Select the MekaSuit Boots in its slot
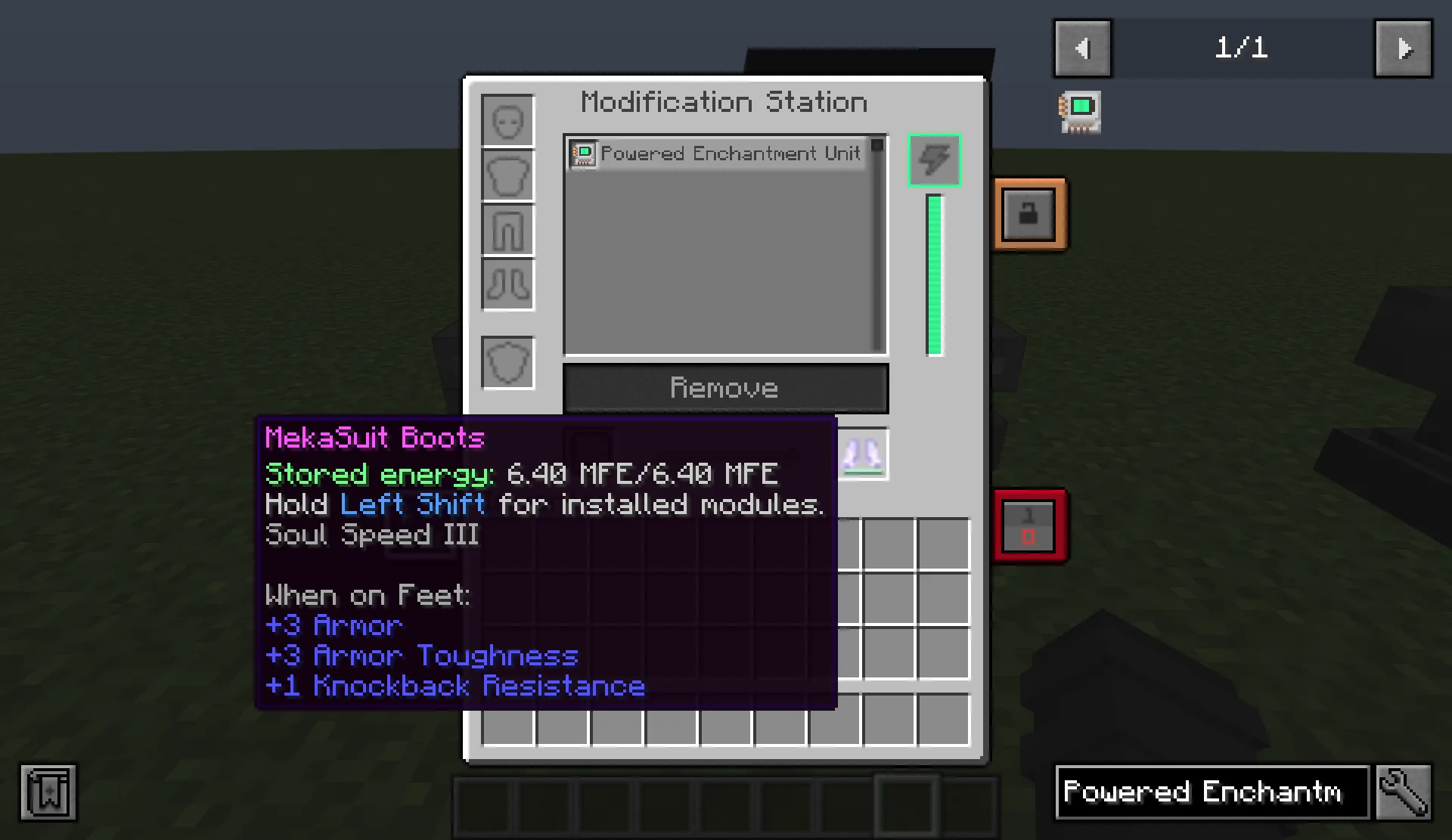1452x840 pixels. point(862,454)
